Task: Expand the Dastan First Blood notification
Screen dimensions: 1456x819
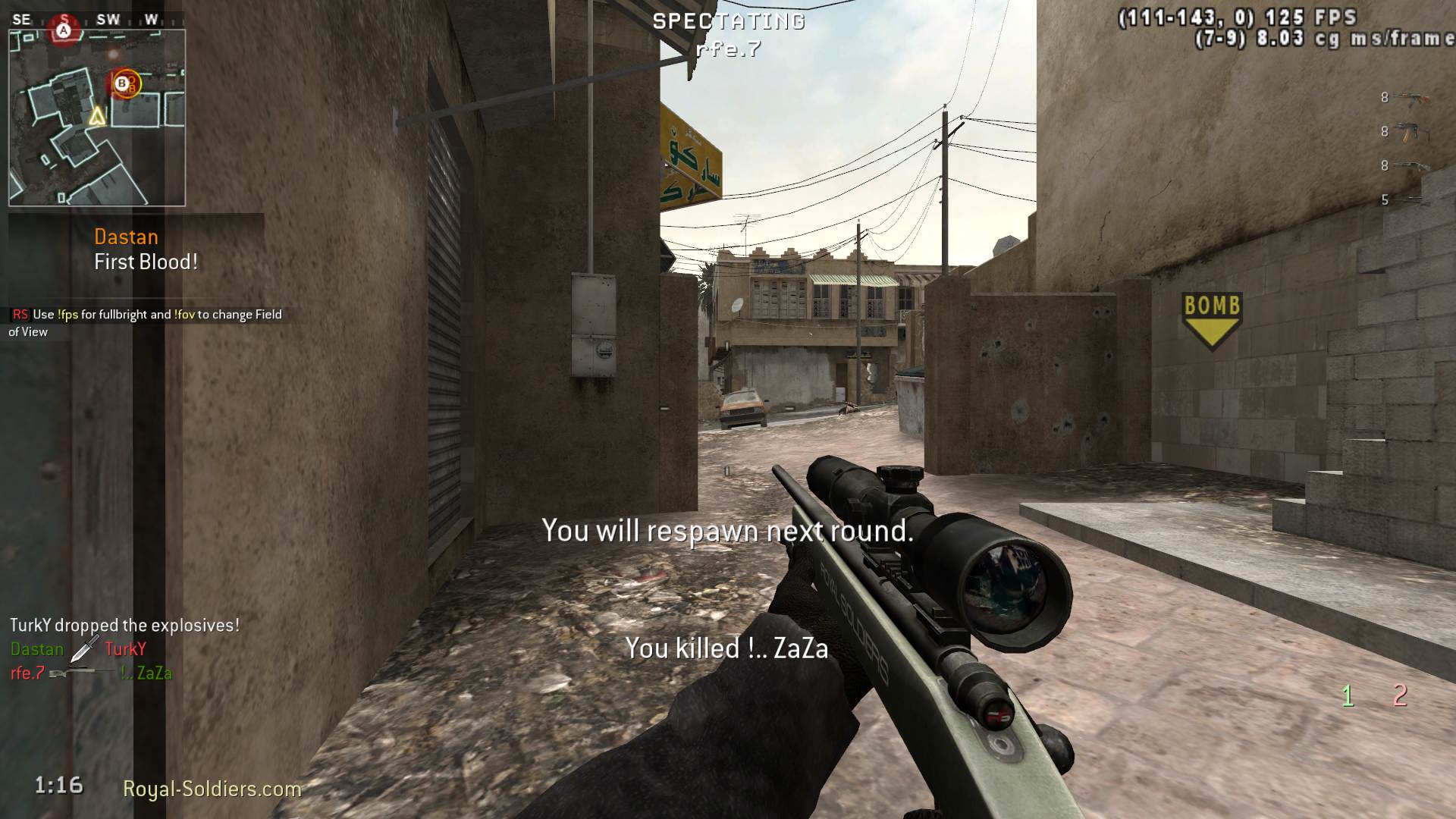Action: point(144,249)
